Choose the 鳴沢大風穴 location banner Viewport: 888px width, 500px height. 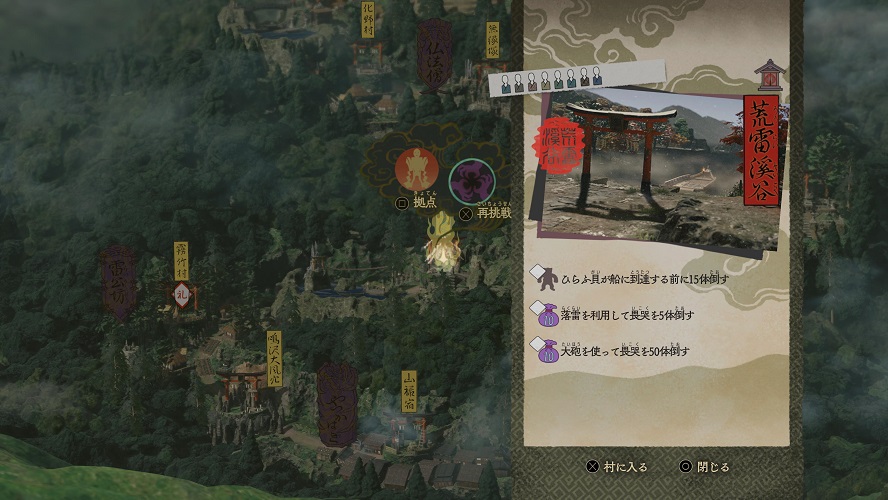coord(275,359)
